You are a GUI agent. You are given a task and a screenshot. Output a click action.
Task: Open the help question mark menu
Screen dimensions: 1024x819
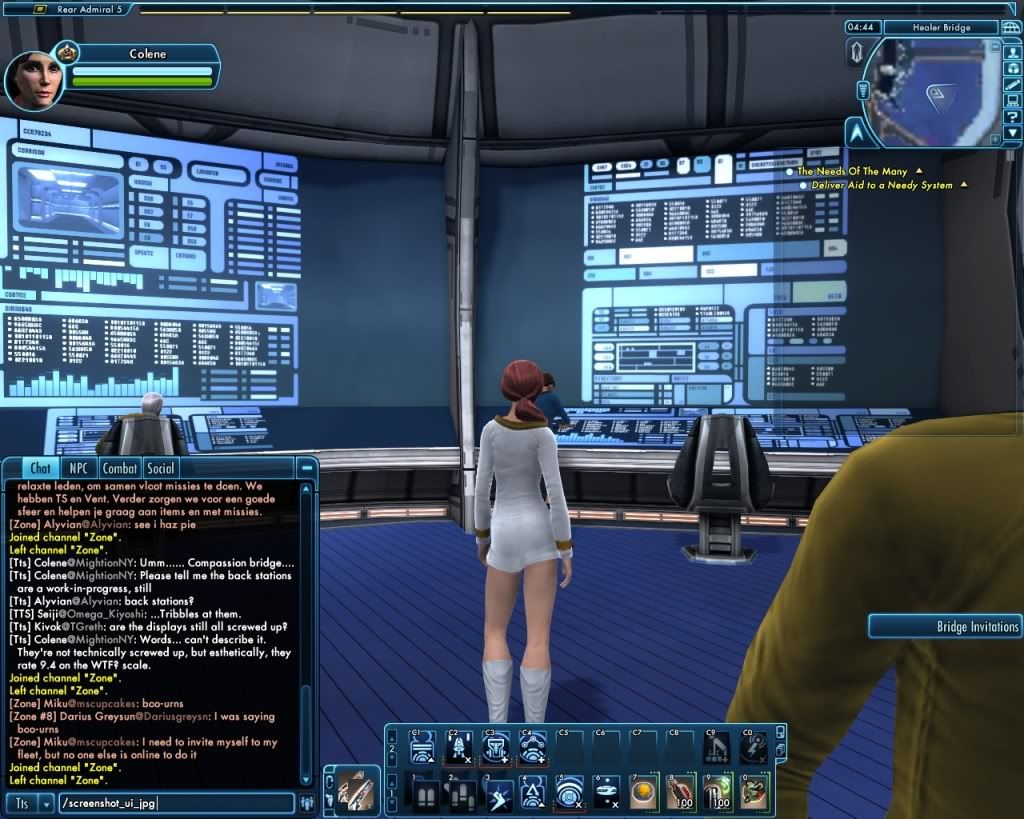click(x=1013, y=118)
